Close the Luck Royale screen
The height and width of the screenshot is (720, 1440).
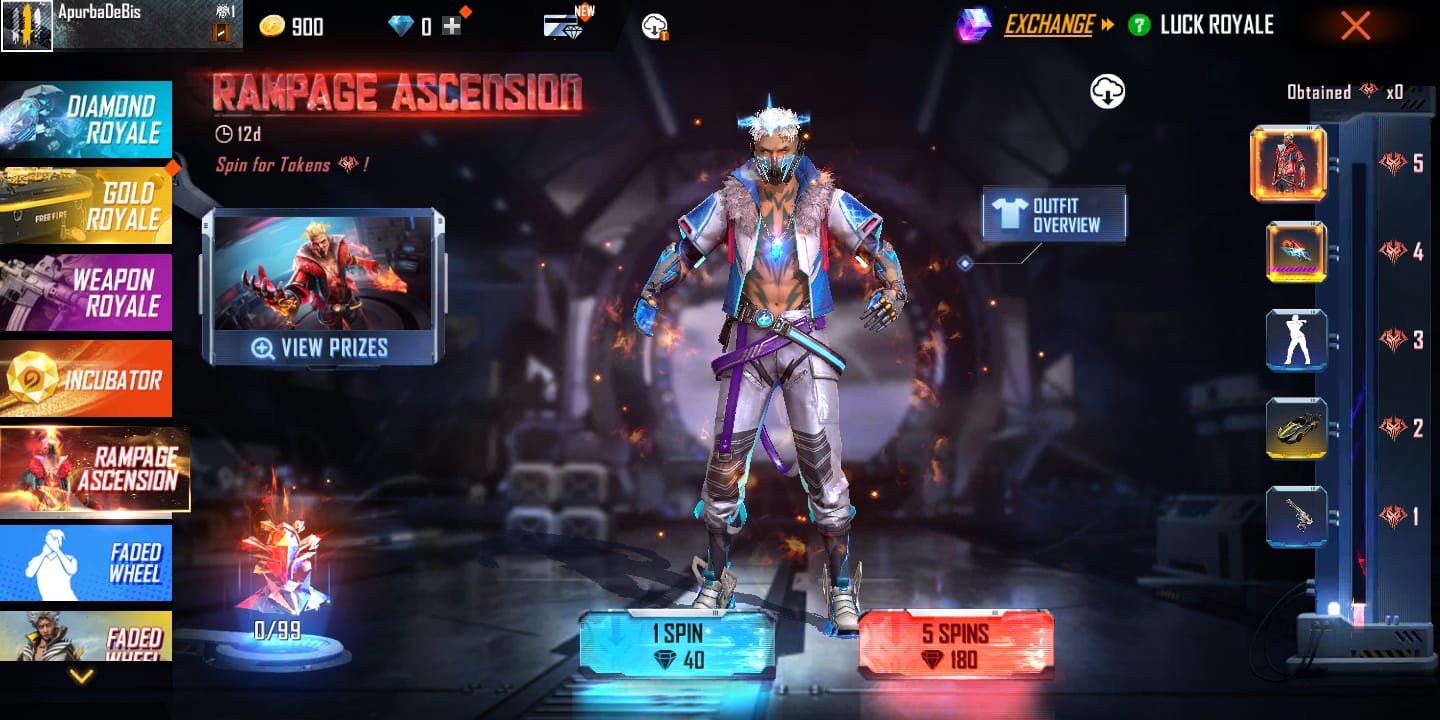pyautogui.click(x=1355, y=26)
